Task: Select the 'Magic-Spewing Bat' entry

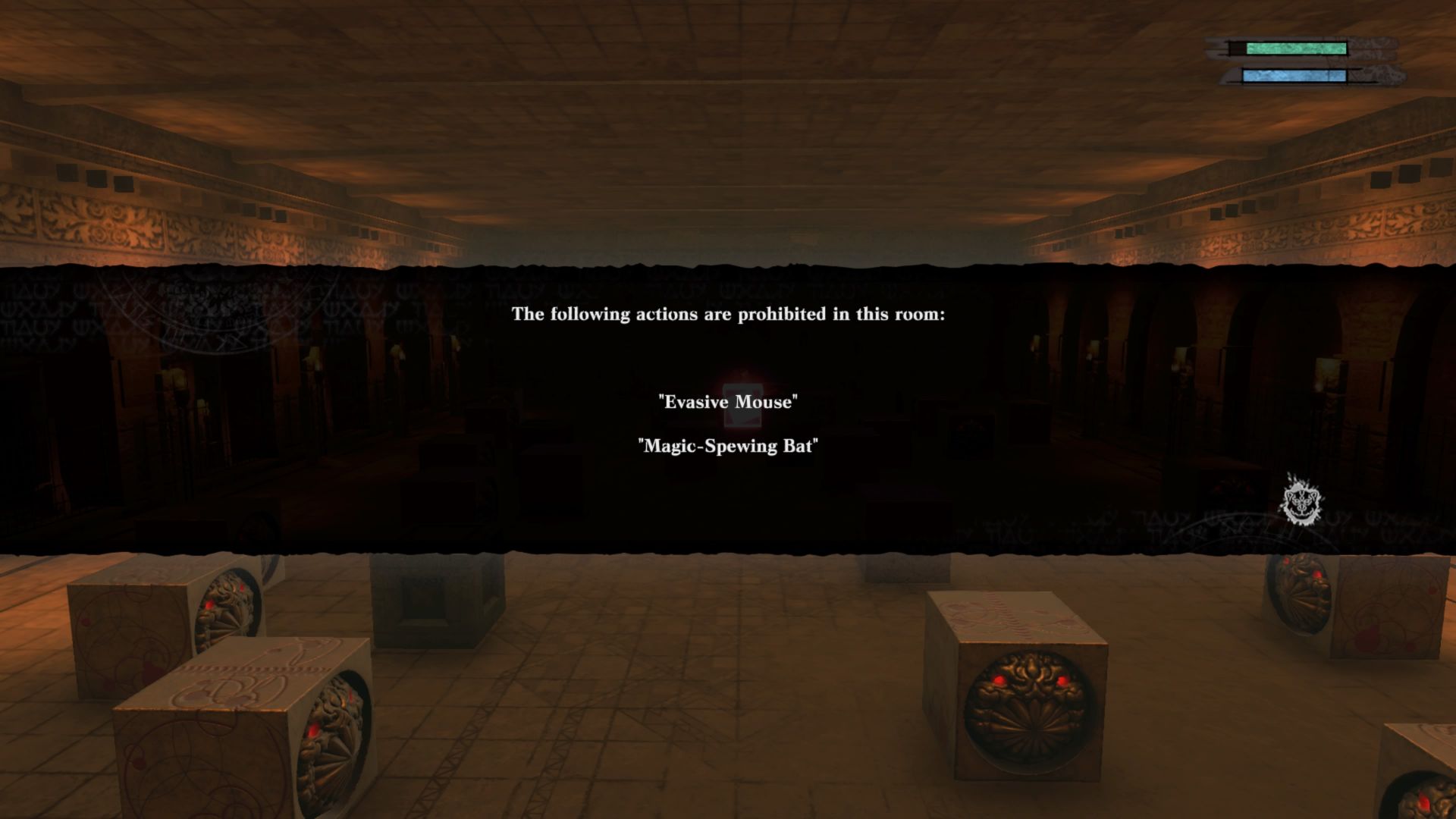Action: tap(728, 447)
